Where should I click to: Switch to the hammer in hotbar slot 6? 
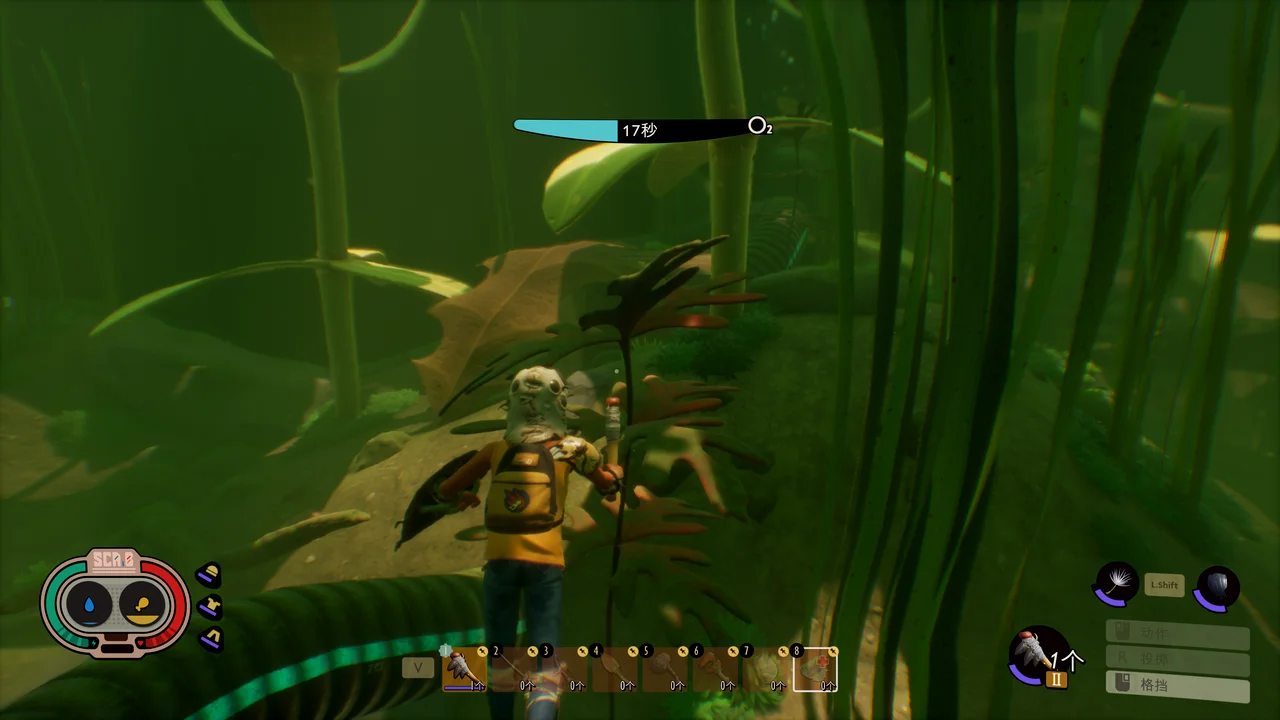click(x=714, y=669)
